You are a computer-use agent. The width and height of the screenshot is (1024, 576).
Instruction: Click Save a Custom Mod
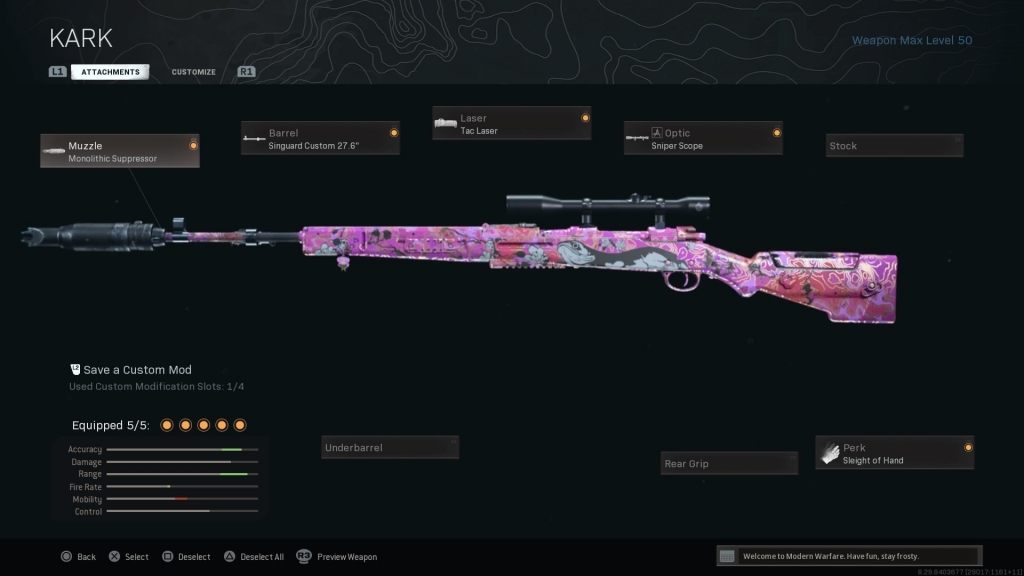pyautogui.click(x=137, y=370)
